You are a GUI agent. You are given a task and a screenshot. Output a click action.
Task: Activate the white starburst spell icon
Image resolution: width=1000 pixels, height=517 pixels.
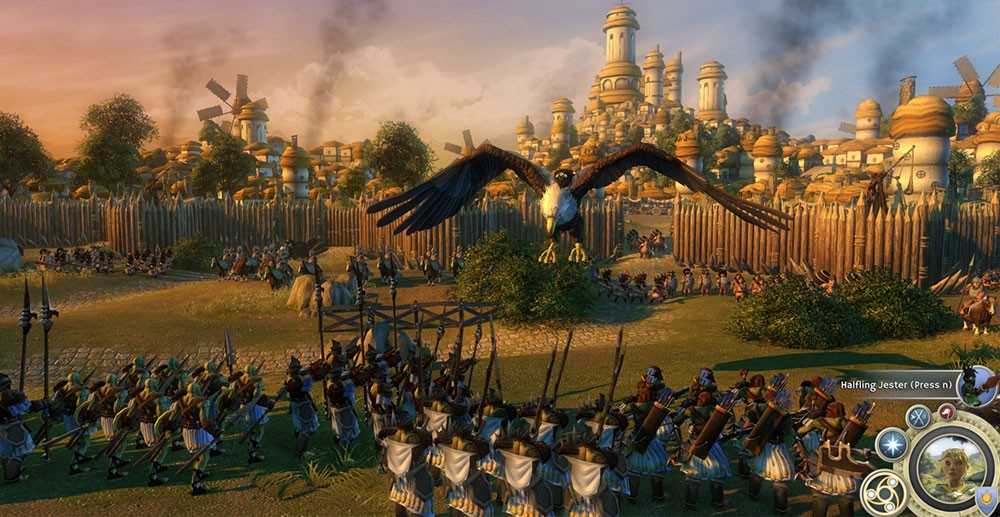point(891,444)
